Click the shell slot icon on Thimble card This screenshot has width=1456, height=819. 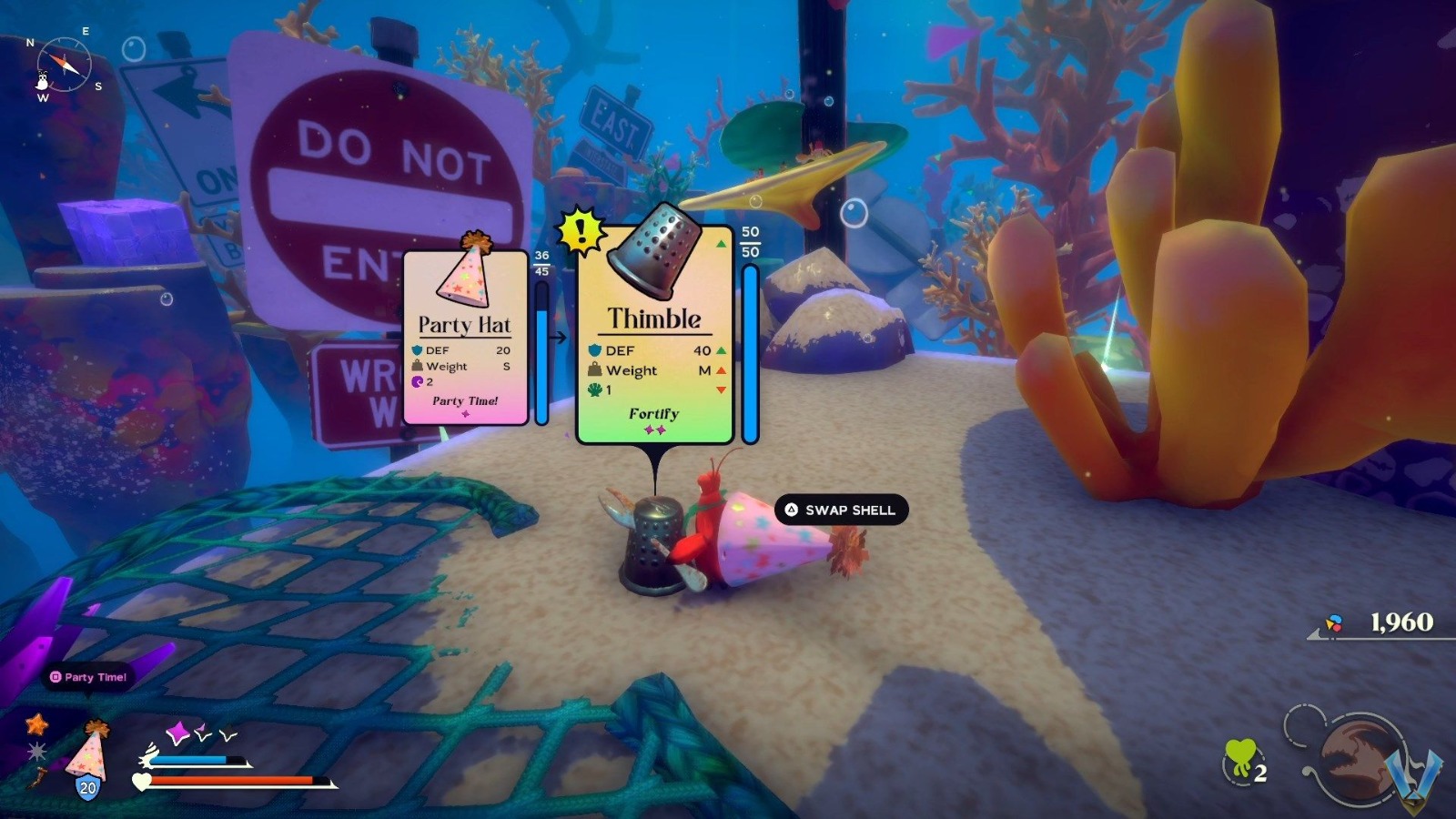click(x=593, y=389)
